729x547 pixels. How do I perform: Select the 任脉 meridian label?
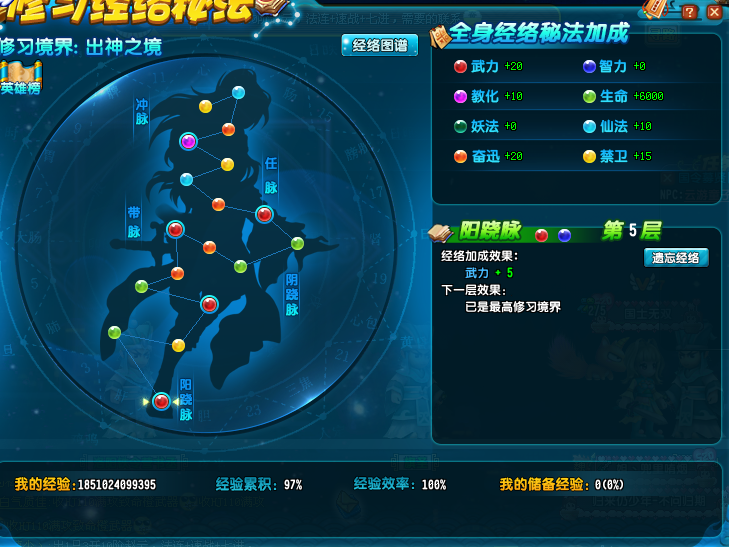[270, 175]
